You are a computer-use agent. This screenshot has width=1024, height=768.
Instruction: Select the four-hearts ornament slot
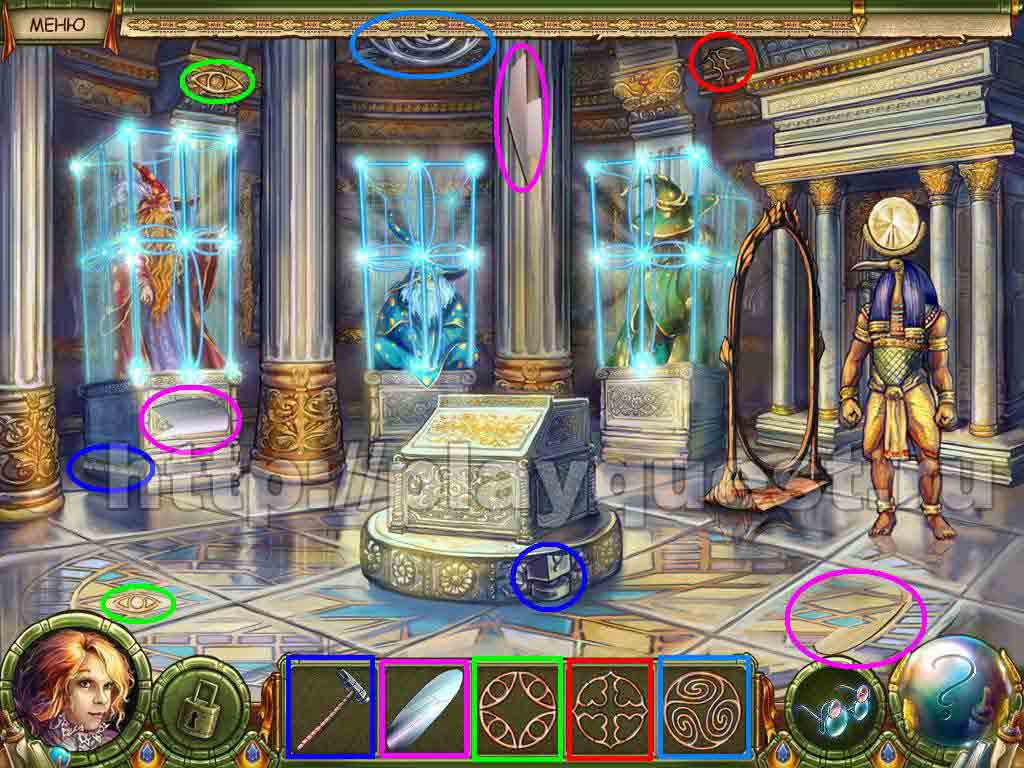click(x=610, y=706)
